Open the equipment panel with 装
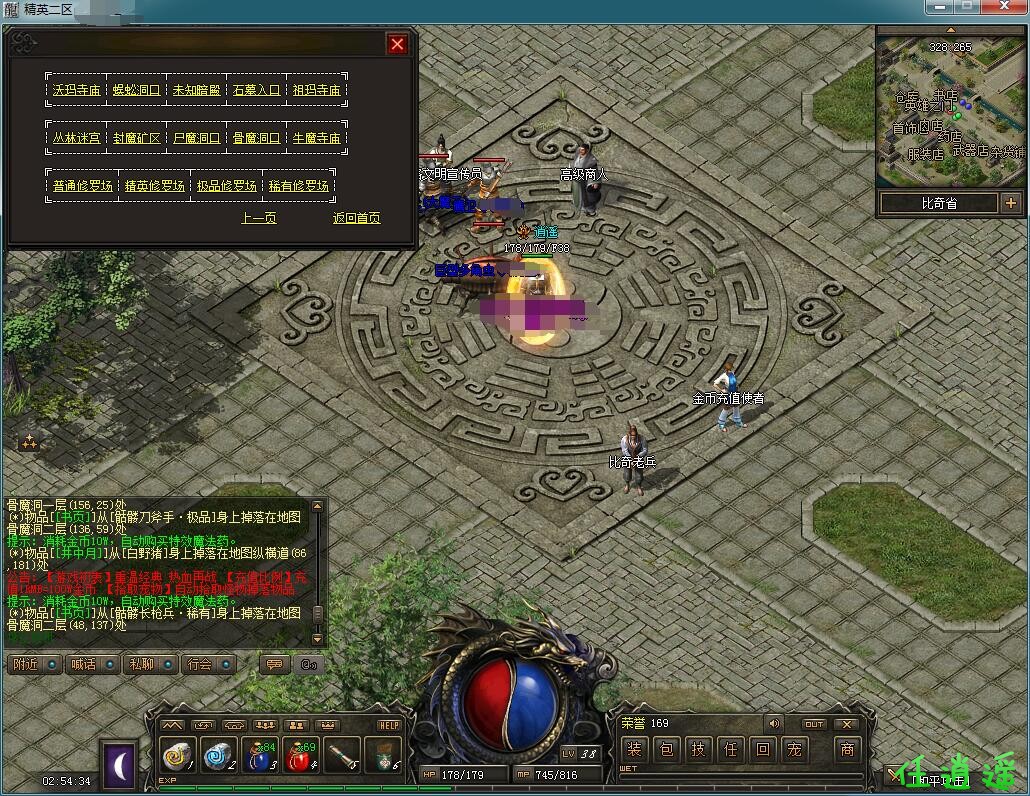Viewport: 1030px width, 796px height. click(635, 749)
